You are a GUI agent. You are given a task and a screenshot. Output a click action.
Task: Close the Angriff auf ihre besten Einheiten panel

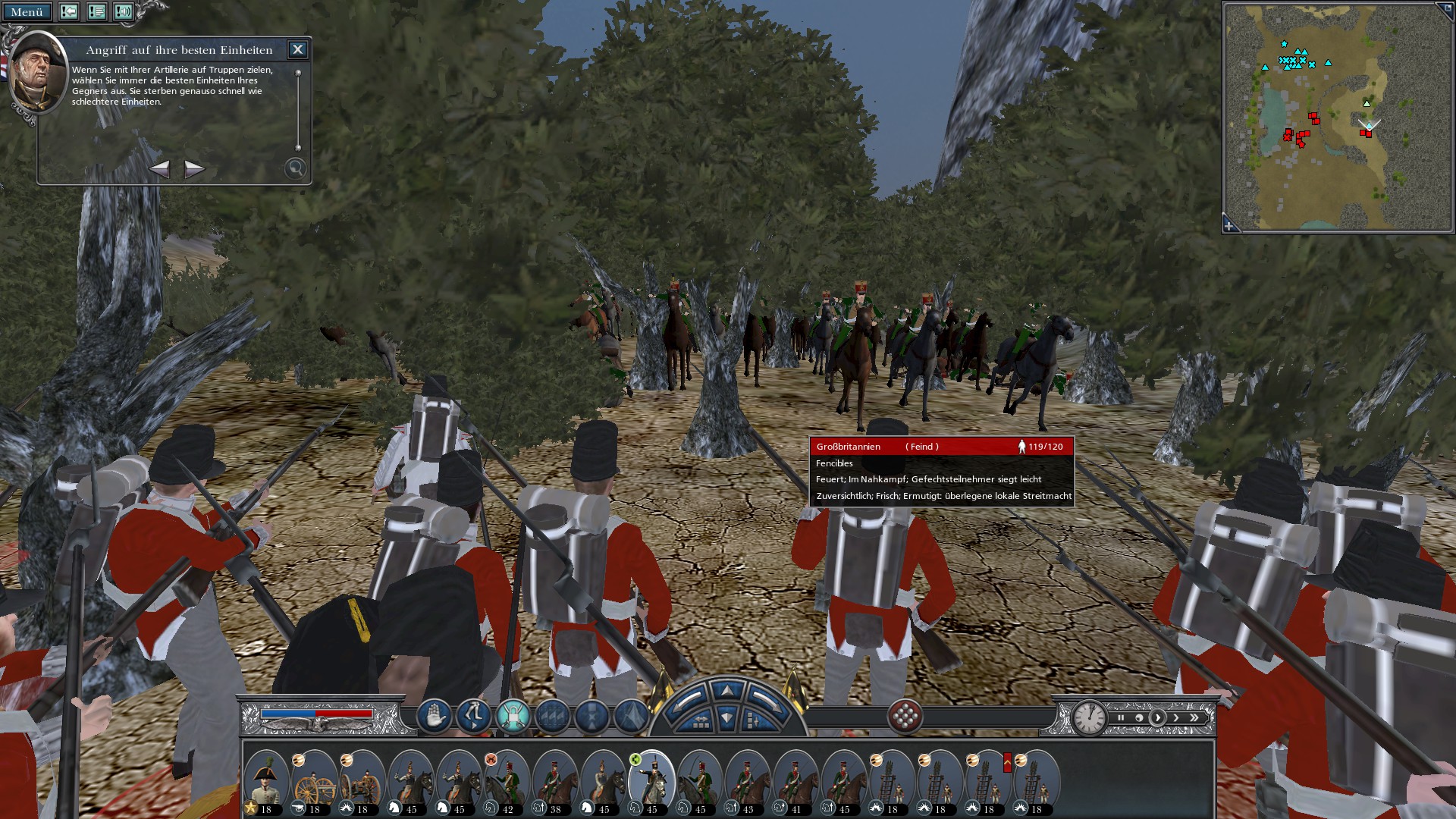[297, 49]
